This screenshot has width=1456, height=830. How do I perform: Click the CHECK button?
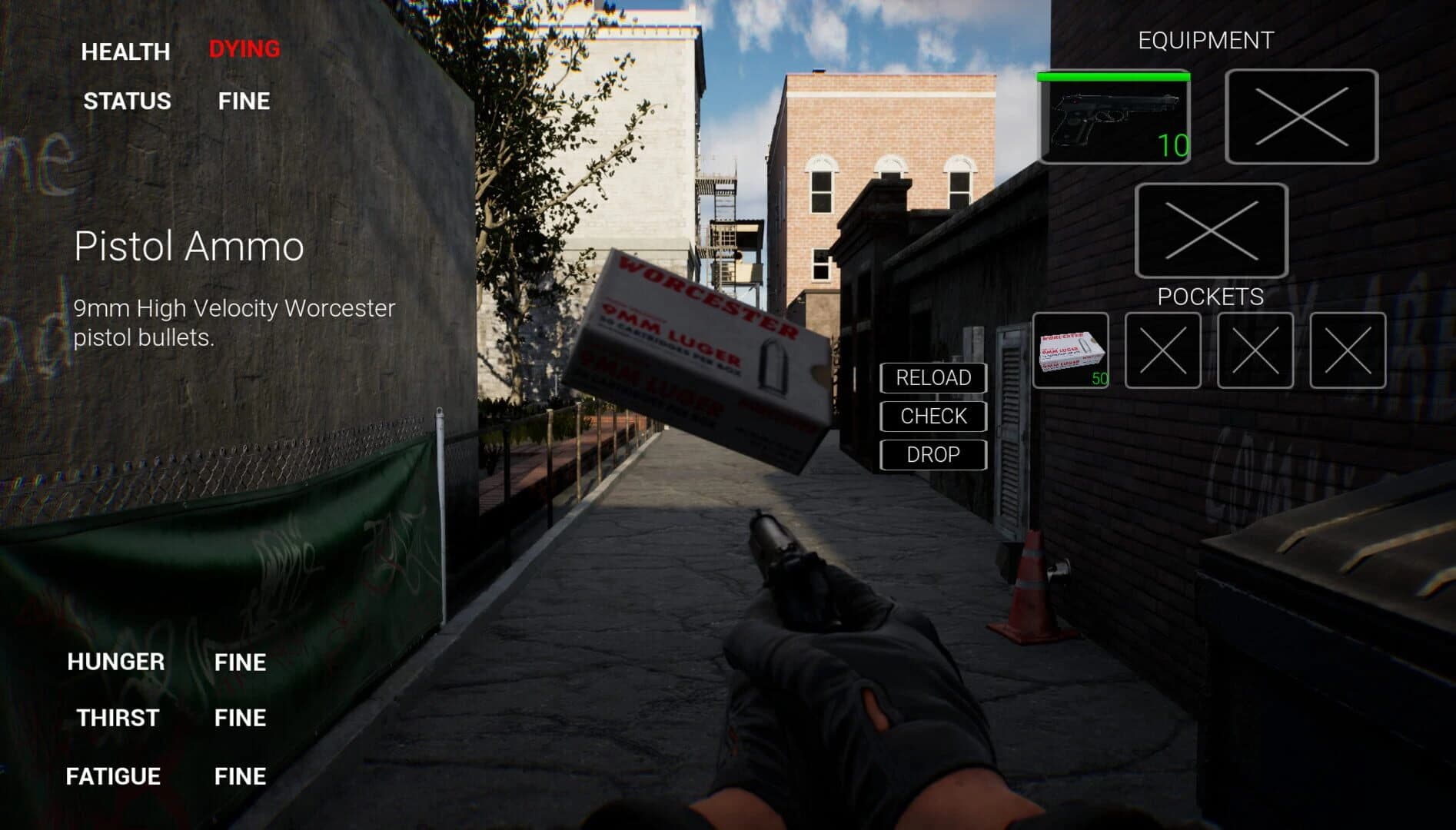(932, 416)
